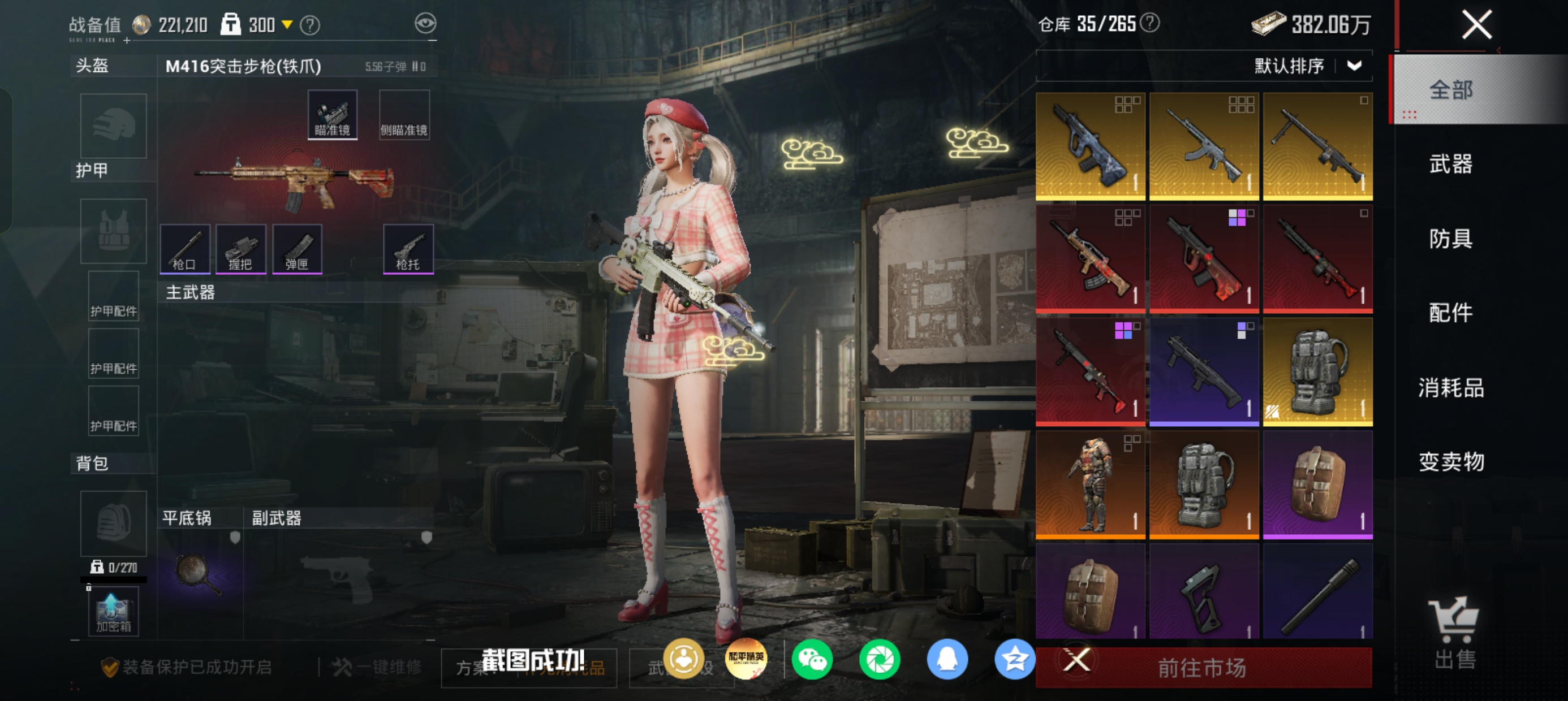Select the 握把 grip attachment slot
1568x701 pixels.
[240, 249]
